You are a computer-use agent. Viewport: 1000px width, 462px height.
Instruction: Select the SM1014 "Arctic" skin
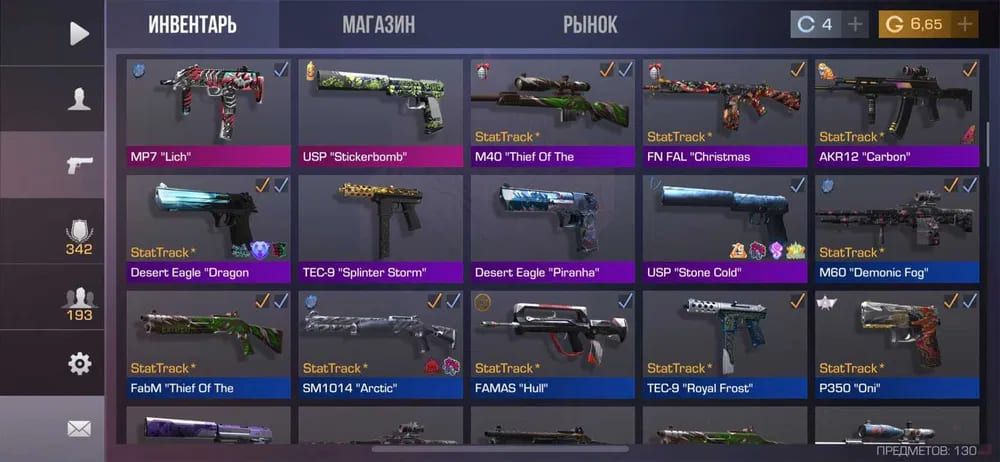[x=380, y=344]
